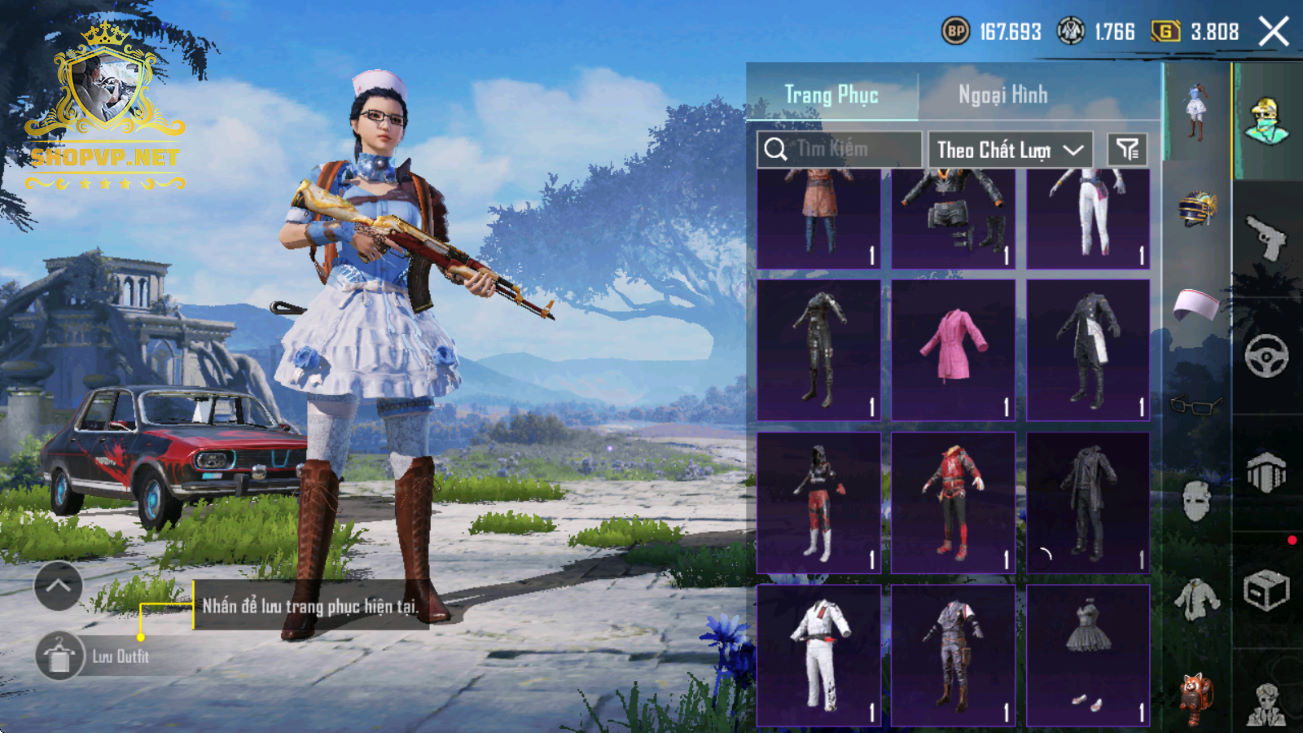Save the current look with Lưu Outfit

pyautogui.click(x=60, y=656)
